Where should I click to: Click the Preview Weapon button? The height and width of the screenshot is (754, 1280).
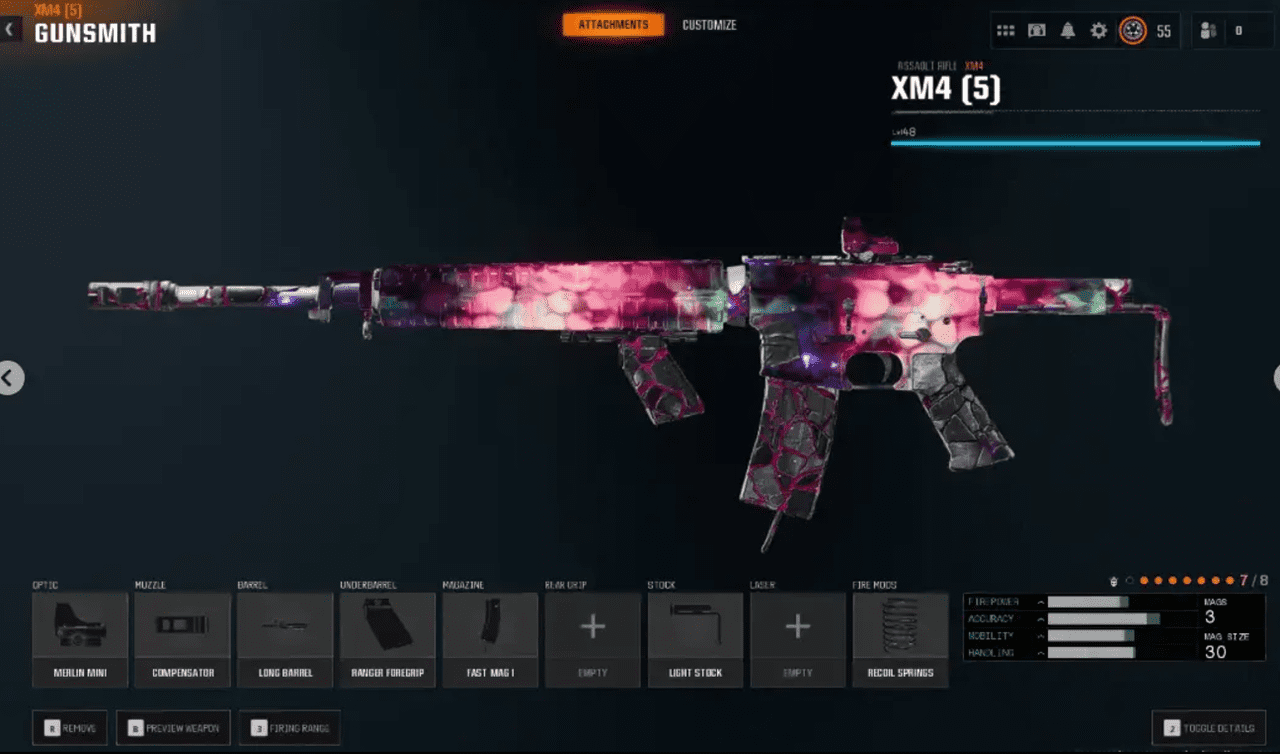(174, 728)
